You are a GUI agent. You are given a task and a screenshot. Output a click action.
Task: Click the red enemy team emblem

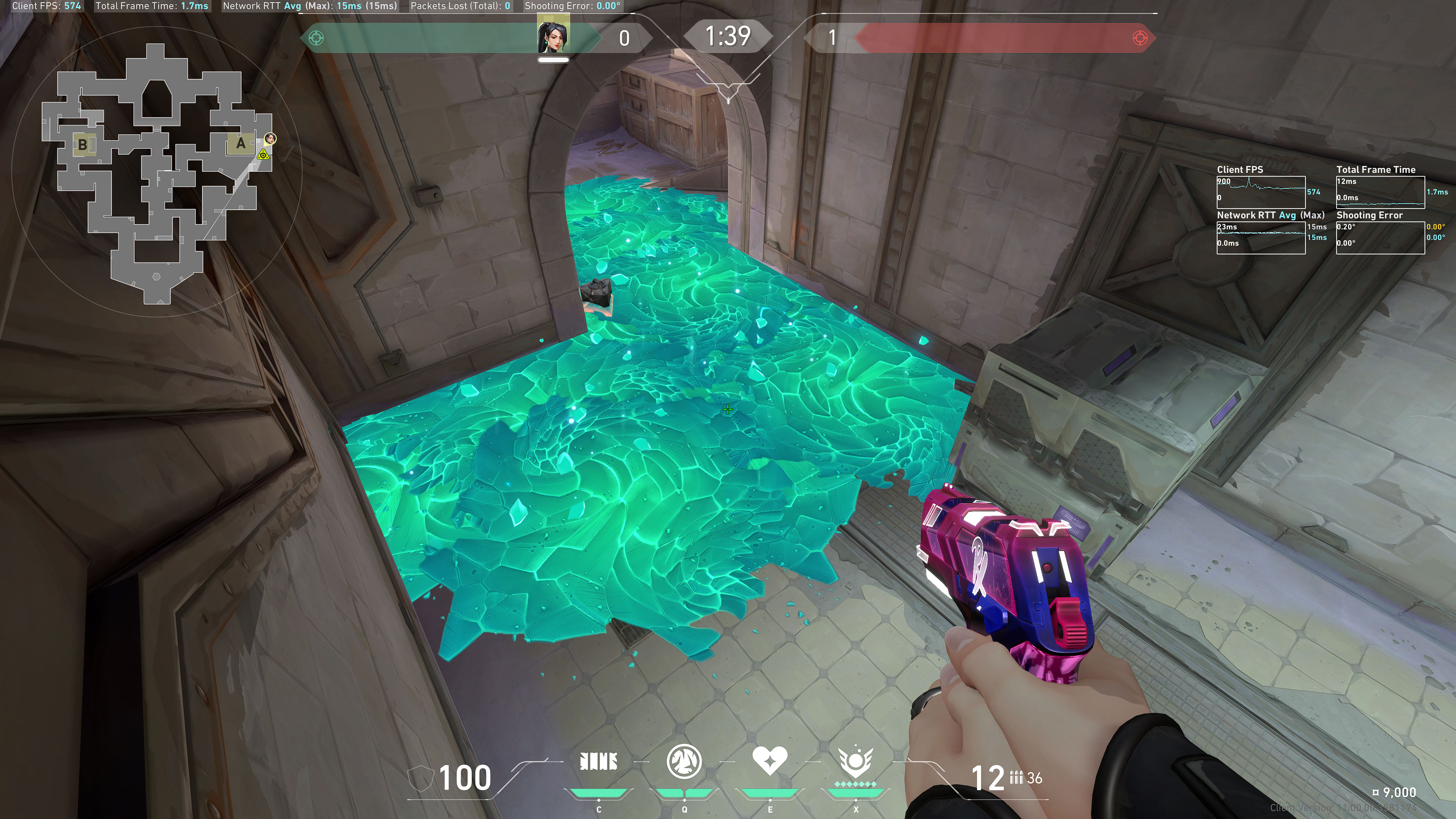[x=1139, y=38]
